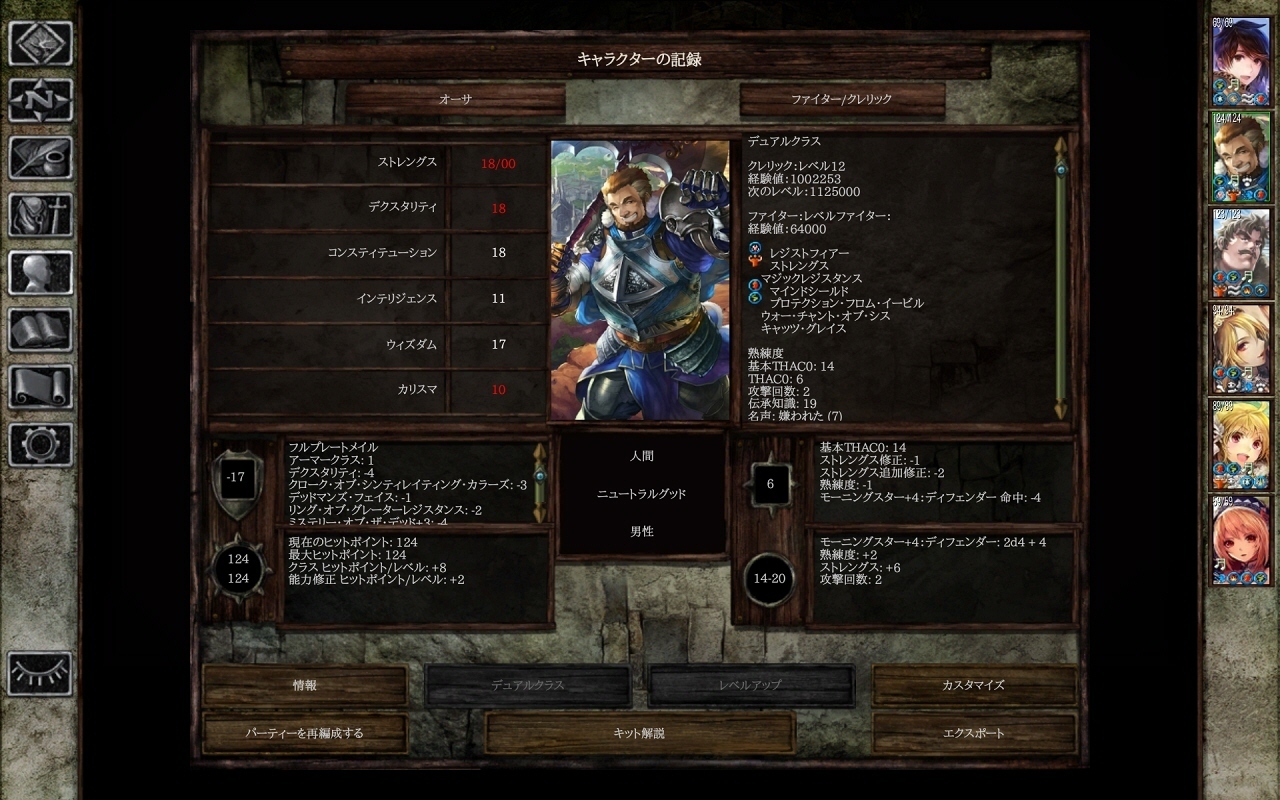Click the カスタマイズ customize button
Image resolution: width=1280 pixels, height=800 pixels.
973,686
